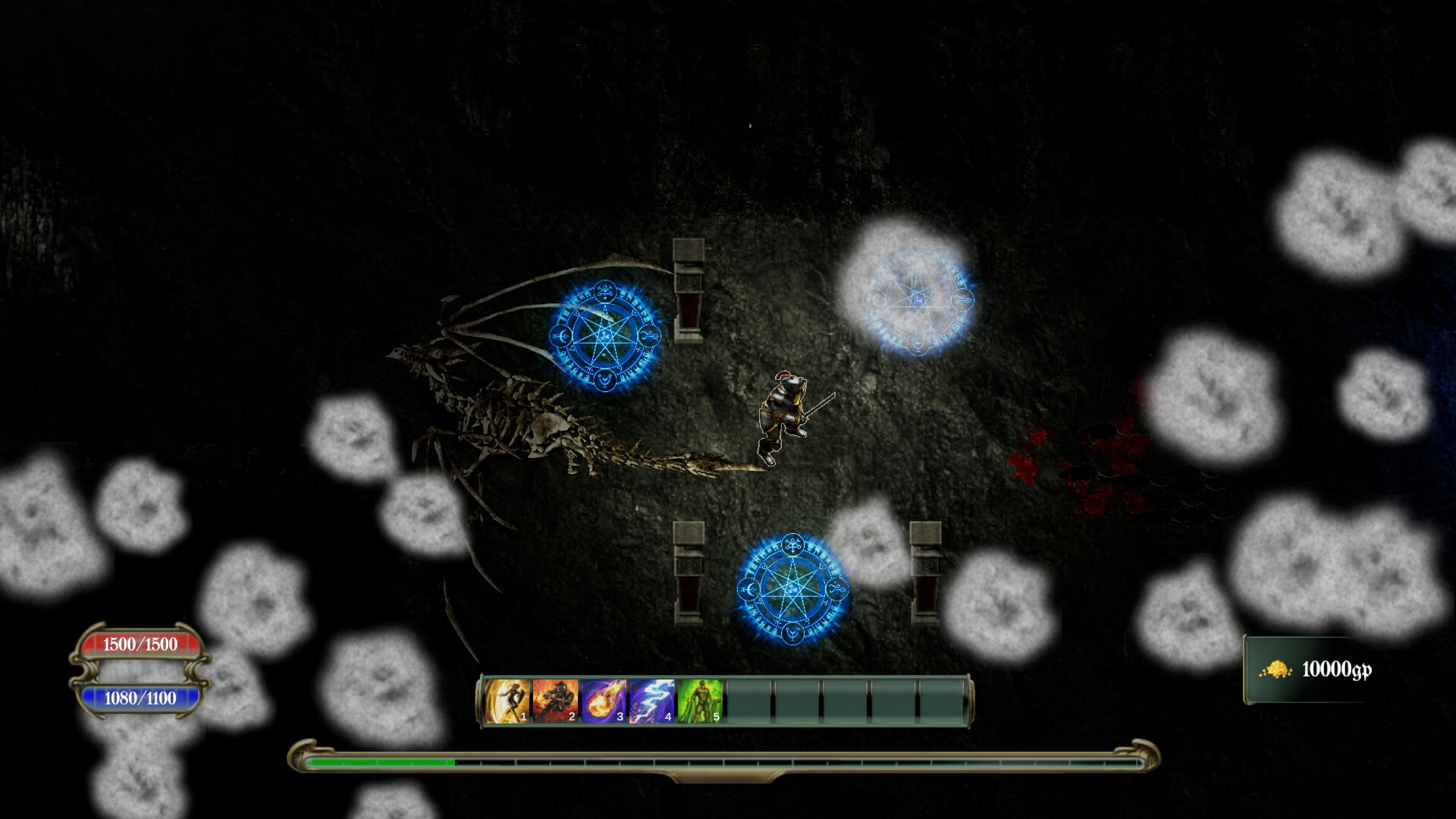This screenshot has width=1456, height=819.
Task: Click the red health bar showing 1500/1500
Action: coord(140,643)
